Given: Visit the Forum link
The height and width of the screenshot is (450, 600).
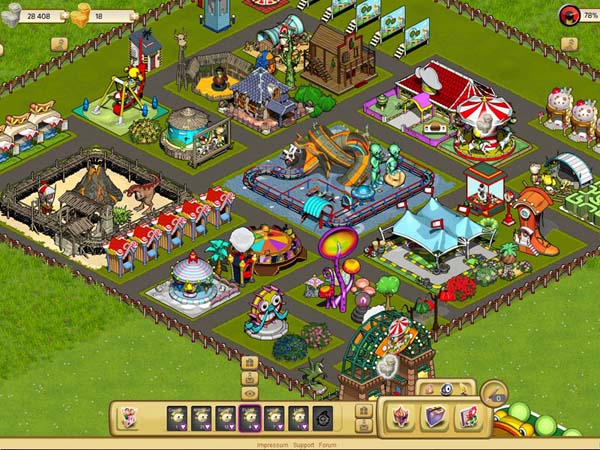Looking at the screenshot, I should click(329, 444).
